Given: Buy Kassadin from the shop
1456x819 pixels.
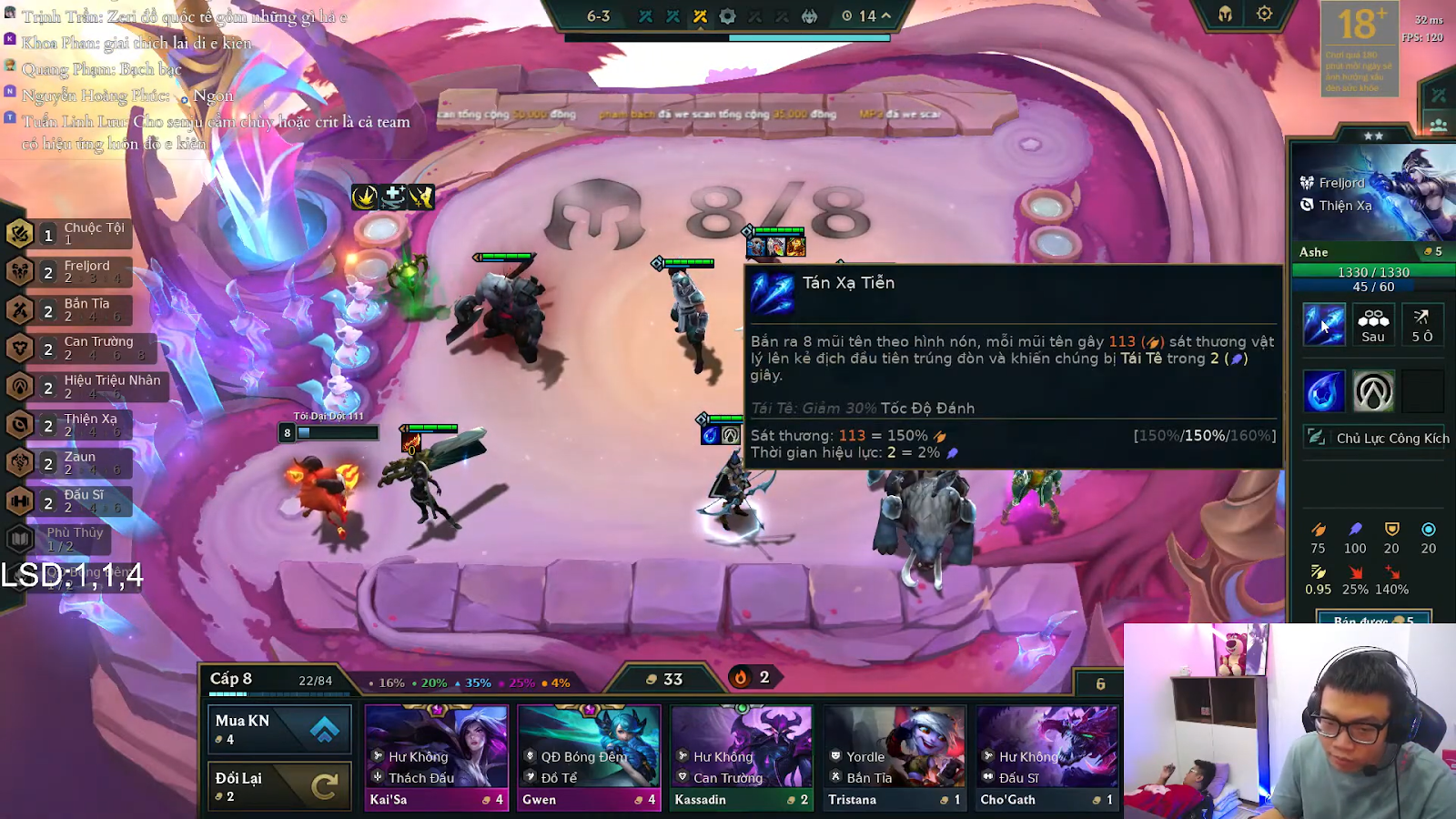Looking at the screenshot, I should point(742,757).
